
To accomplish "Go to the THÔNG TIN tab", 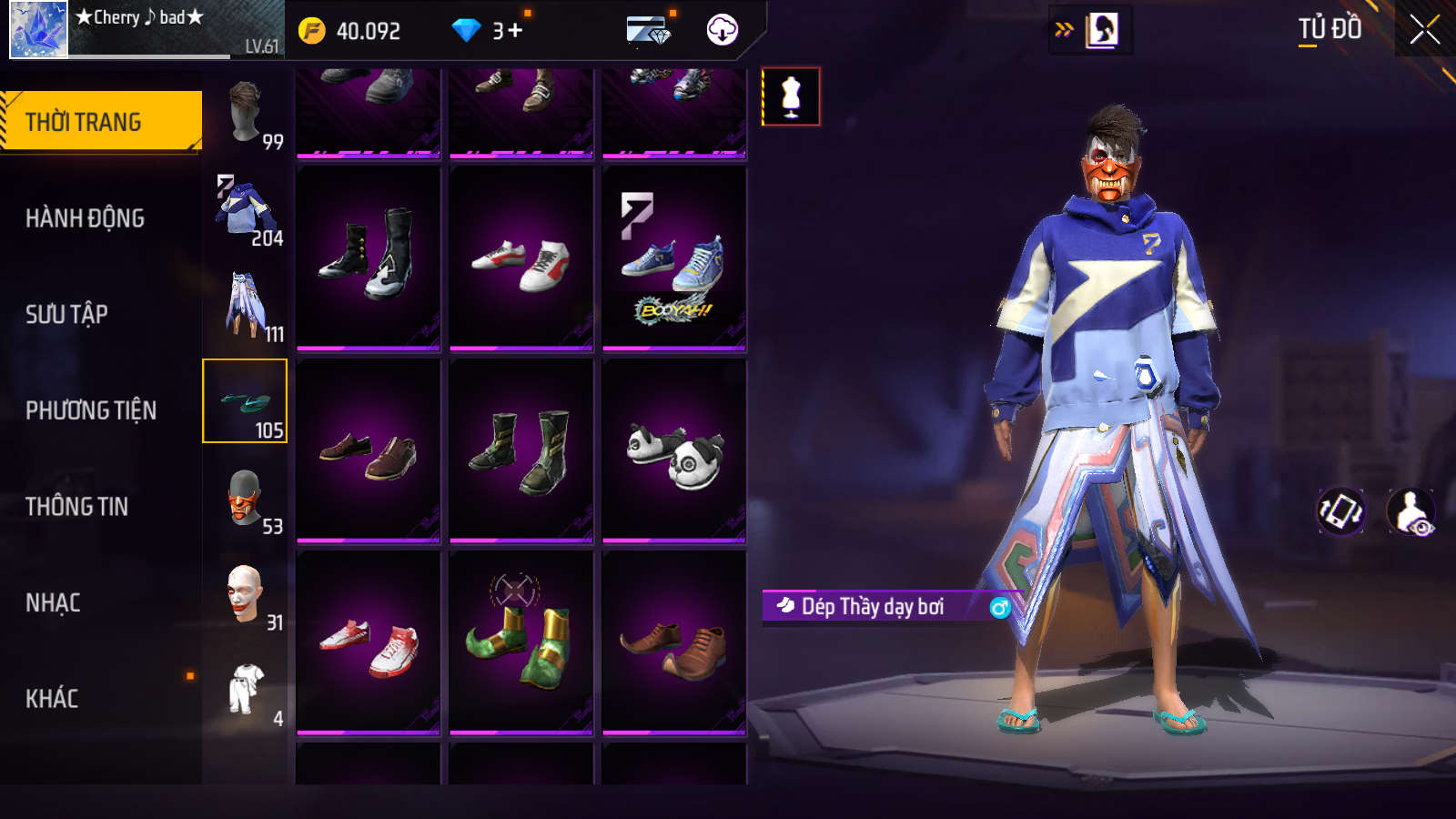I will (x=76, y=506).
